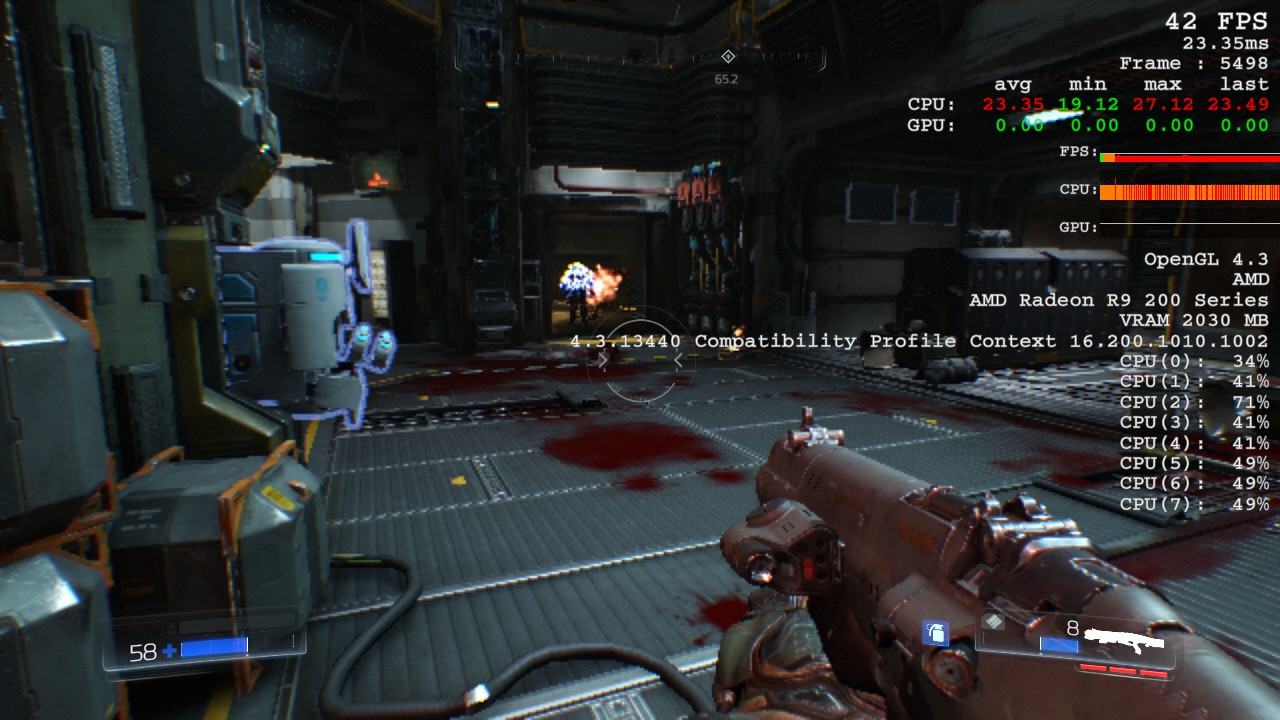
Task: Select the frag grenade equipment icon
Action: [935, 632]
